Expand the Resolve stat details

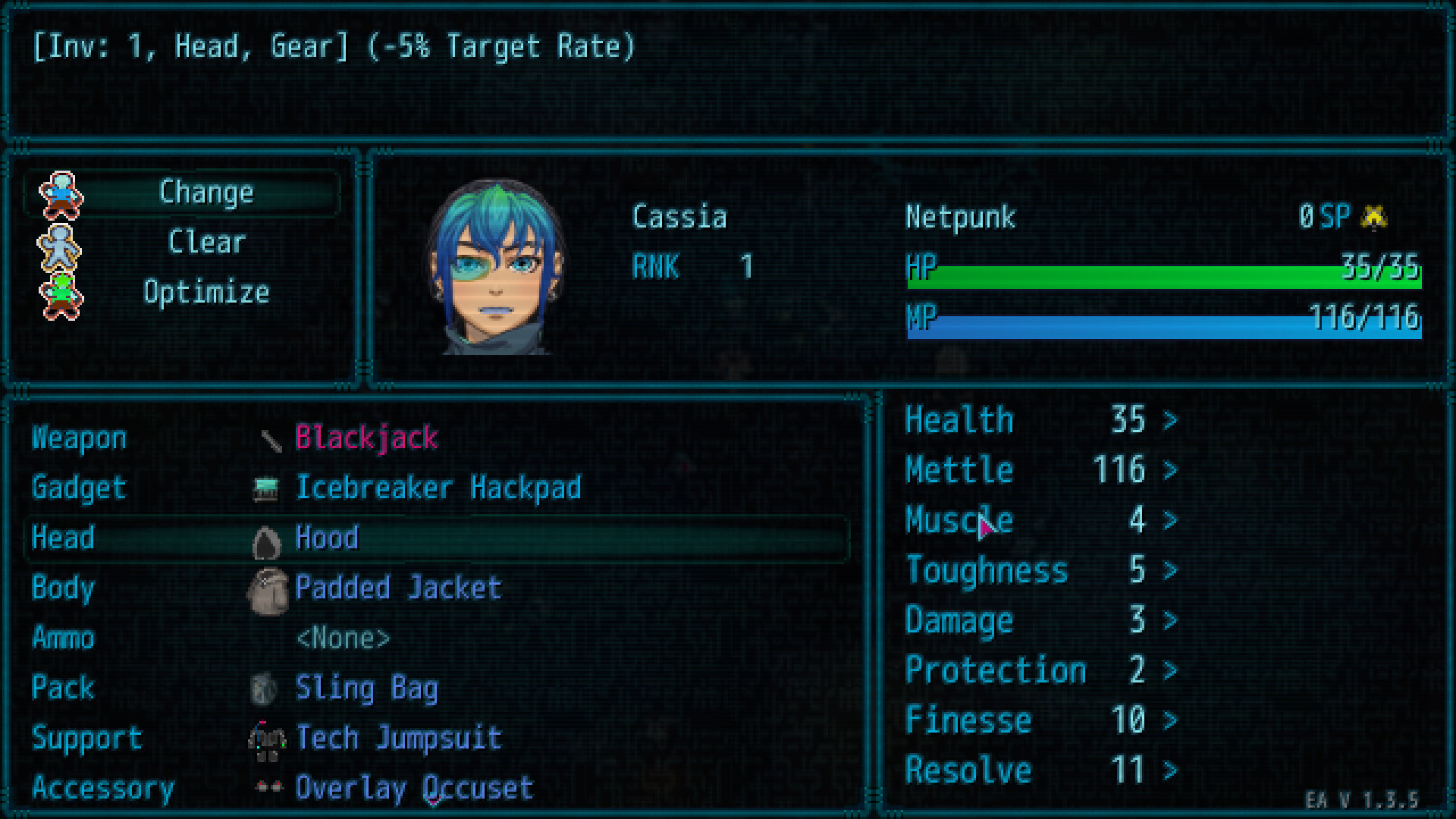[x=1170, y=770]
